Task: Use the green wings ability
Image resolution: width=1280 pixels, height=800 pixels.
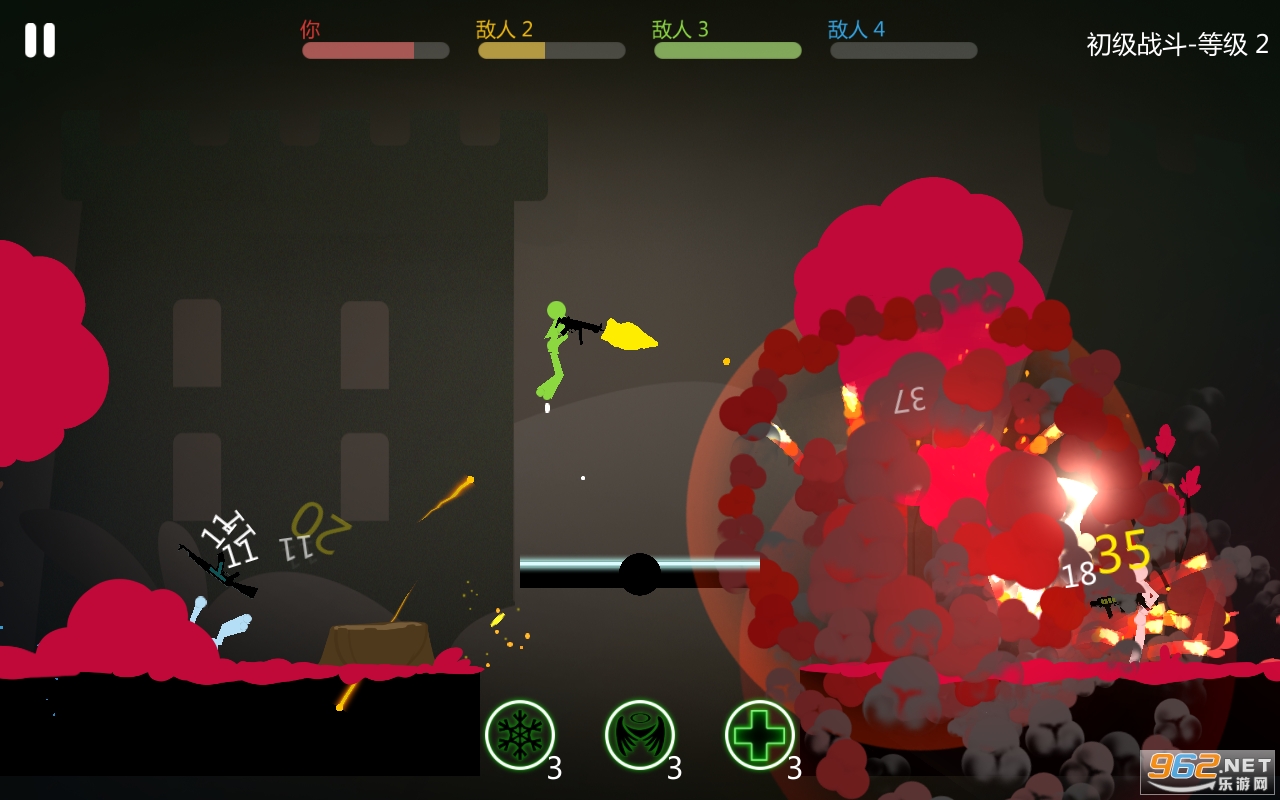Action: point(640,735)
